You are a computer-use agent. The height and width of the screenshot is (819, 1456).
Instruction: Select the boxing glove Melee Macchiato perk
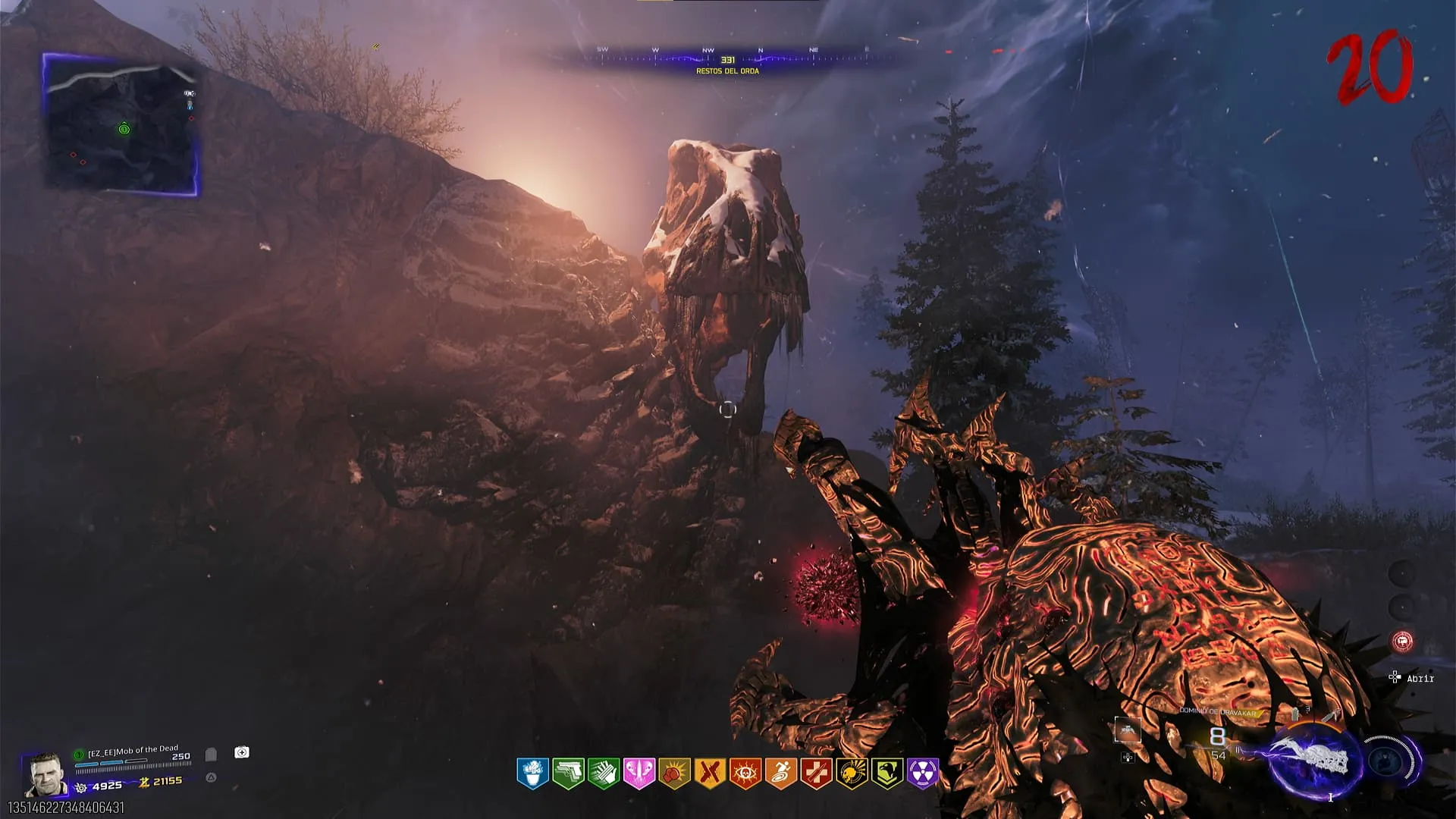(x=674, y=773)
